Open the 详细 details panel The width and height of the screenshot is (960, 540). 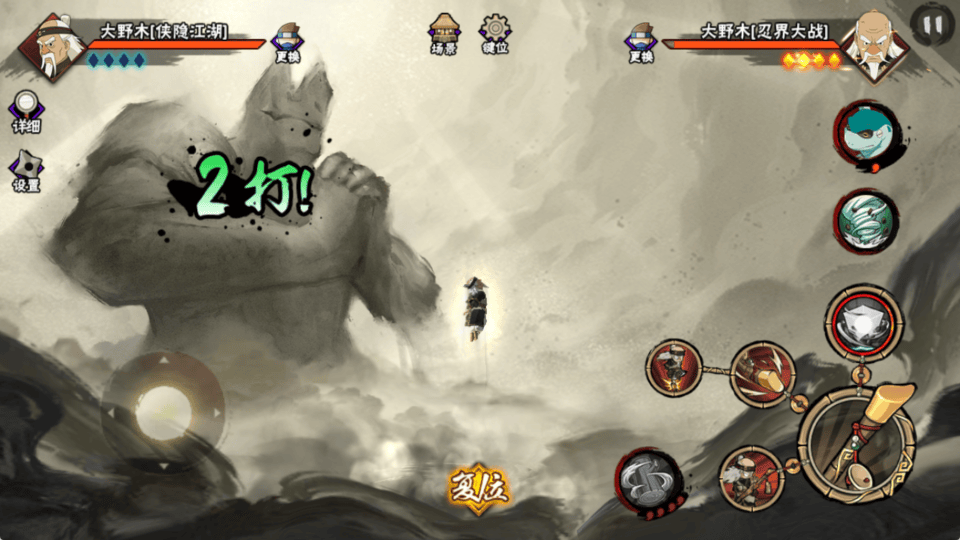tap(27, 112)
